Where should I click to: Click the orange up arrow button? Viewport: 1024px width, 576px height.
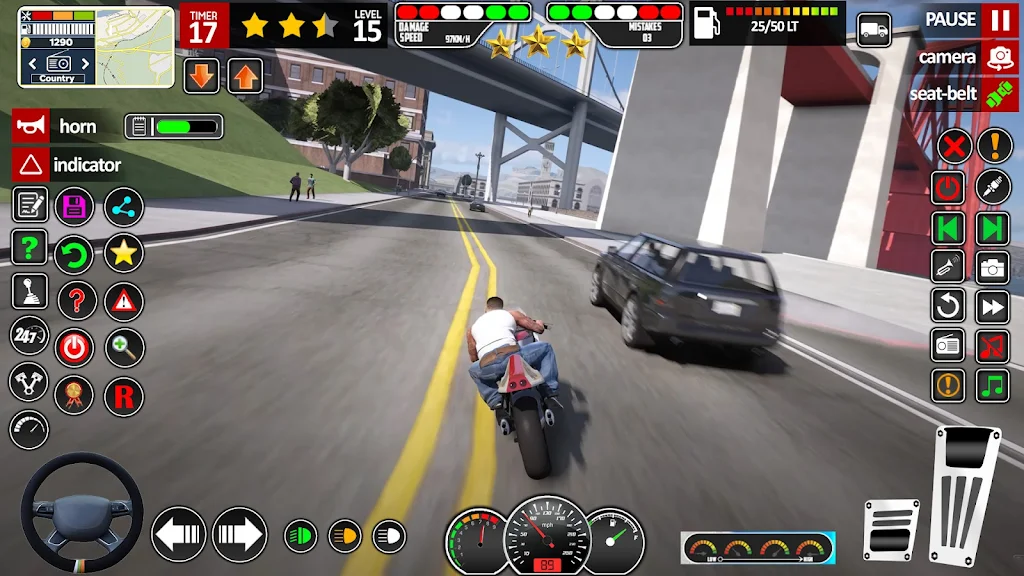coord(246,76)
